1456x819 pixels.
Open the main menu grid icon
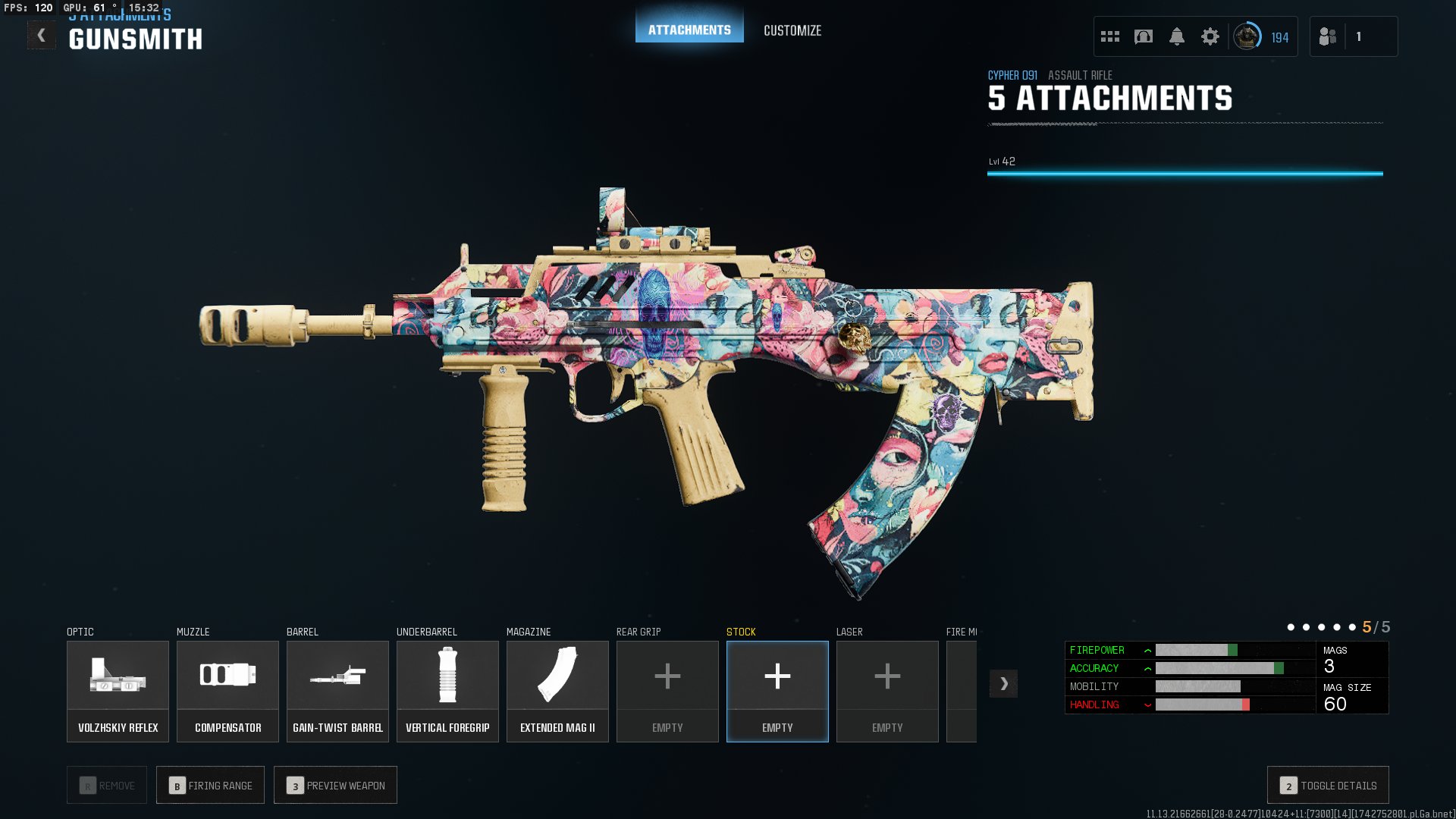click(x=1109, y=35)
